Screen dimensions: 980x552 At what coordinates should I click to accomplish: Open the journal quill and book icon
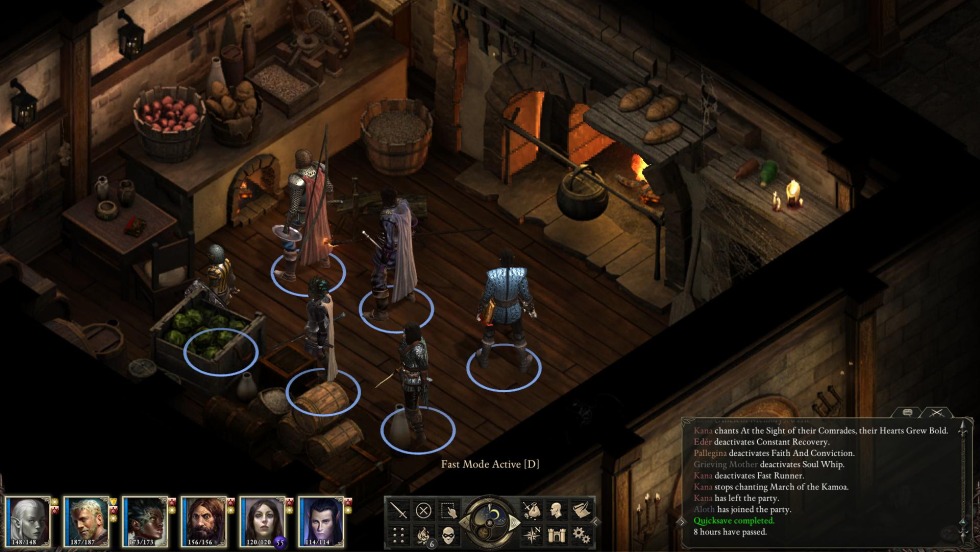click(x=582, y=510)
